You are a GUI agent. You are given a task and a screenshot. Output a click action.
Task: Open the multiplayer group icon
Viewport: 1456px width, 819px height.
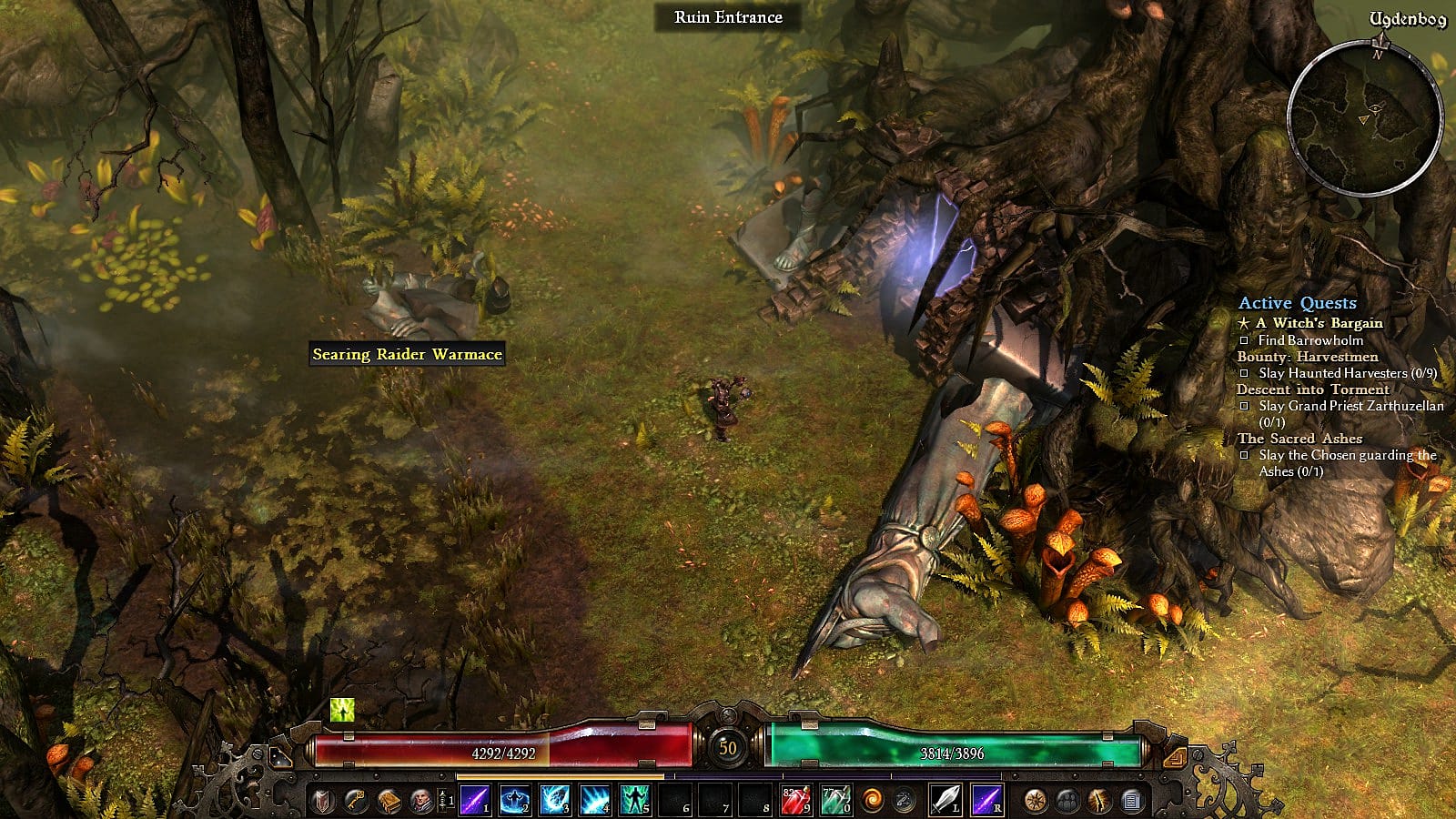tap(1067, 801)
